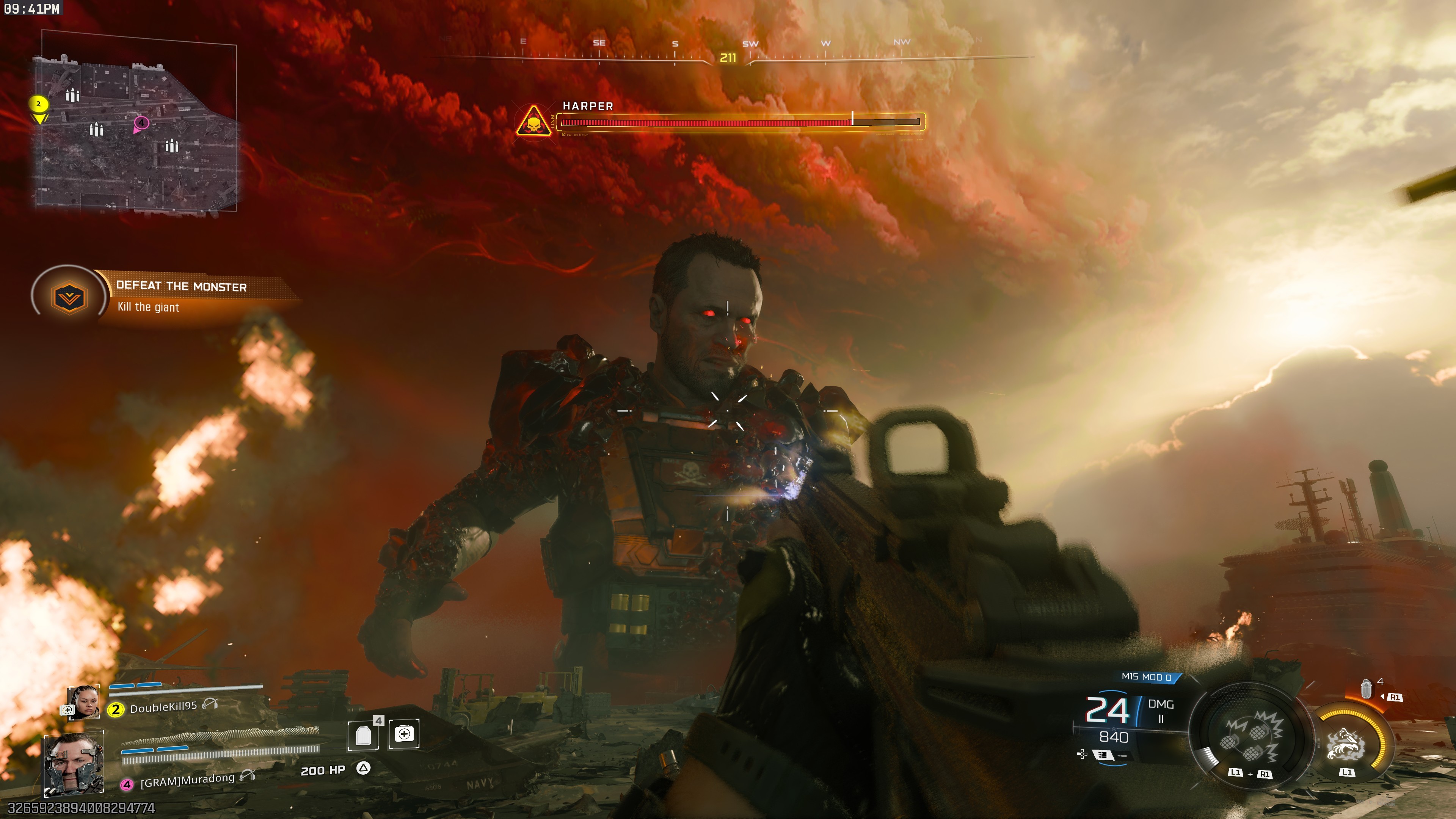Image resolution: width=1456 pixels, height=819 pixels.
Task: Select the pink player 4 minimap marker
Action: click(141, 122)
